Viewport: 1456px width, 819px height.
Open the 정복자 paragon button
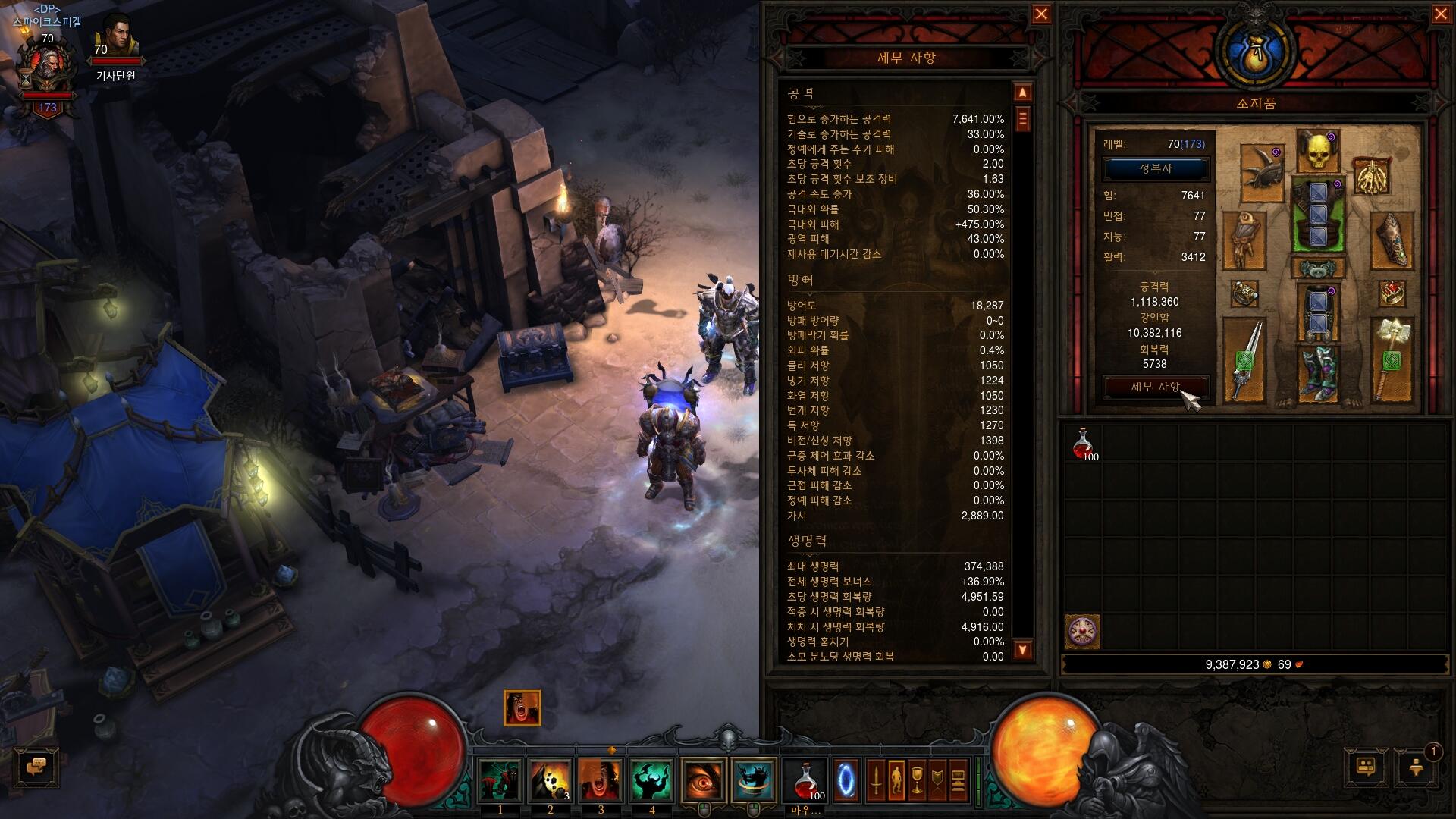[1155, 169]
